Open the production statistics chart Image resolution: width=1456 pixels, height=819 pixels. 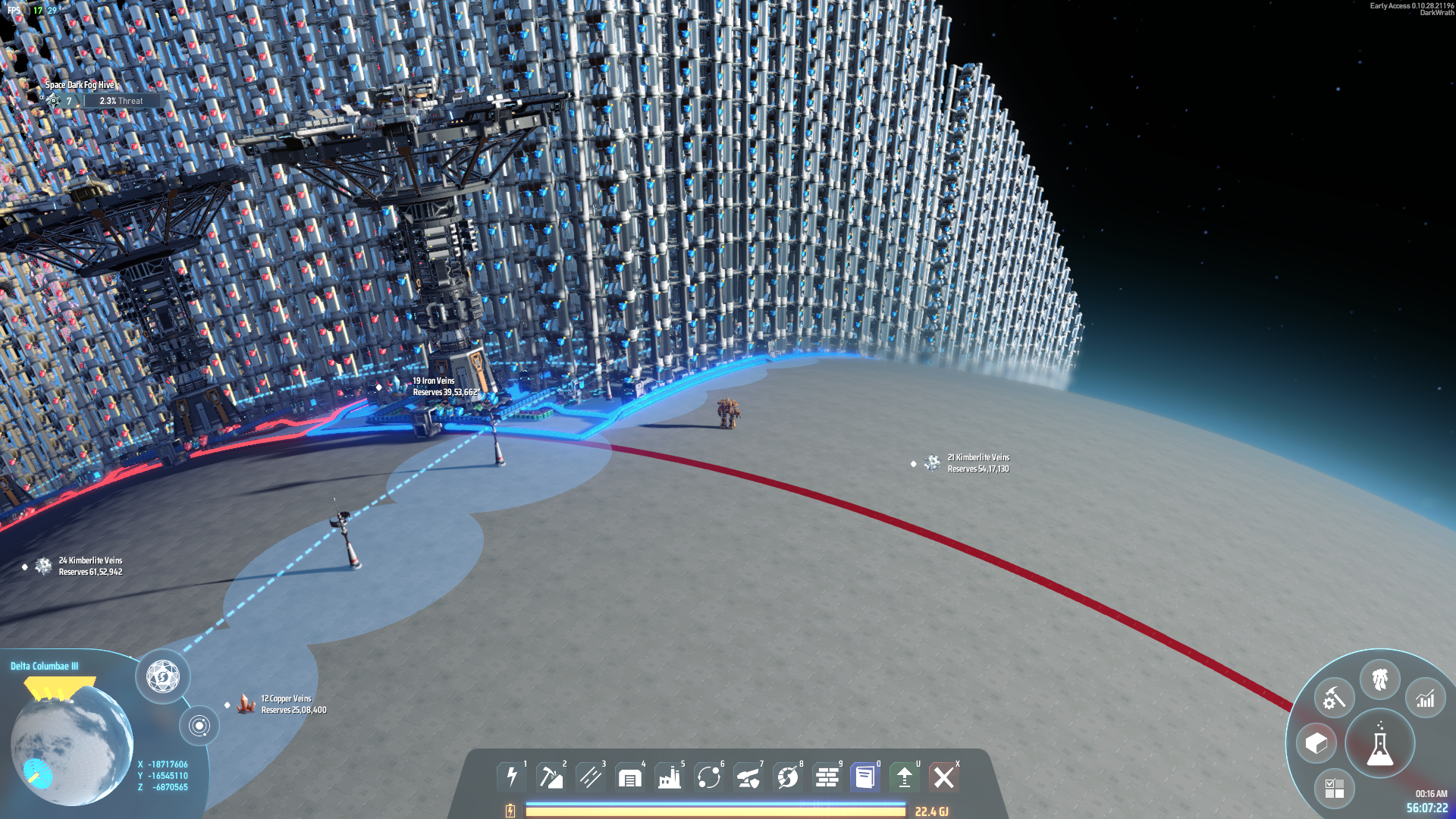(x=1426, y=698)
